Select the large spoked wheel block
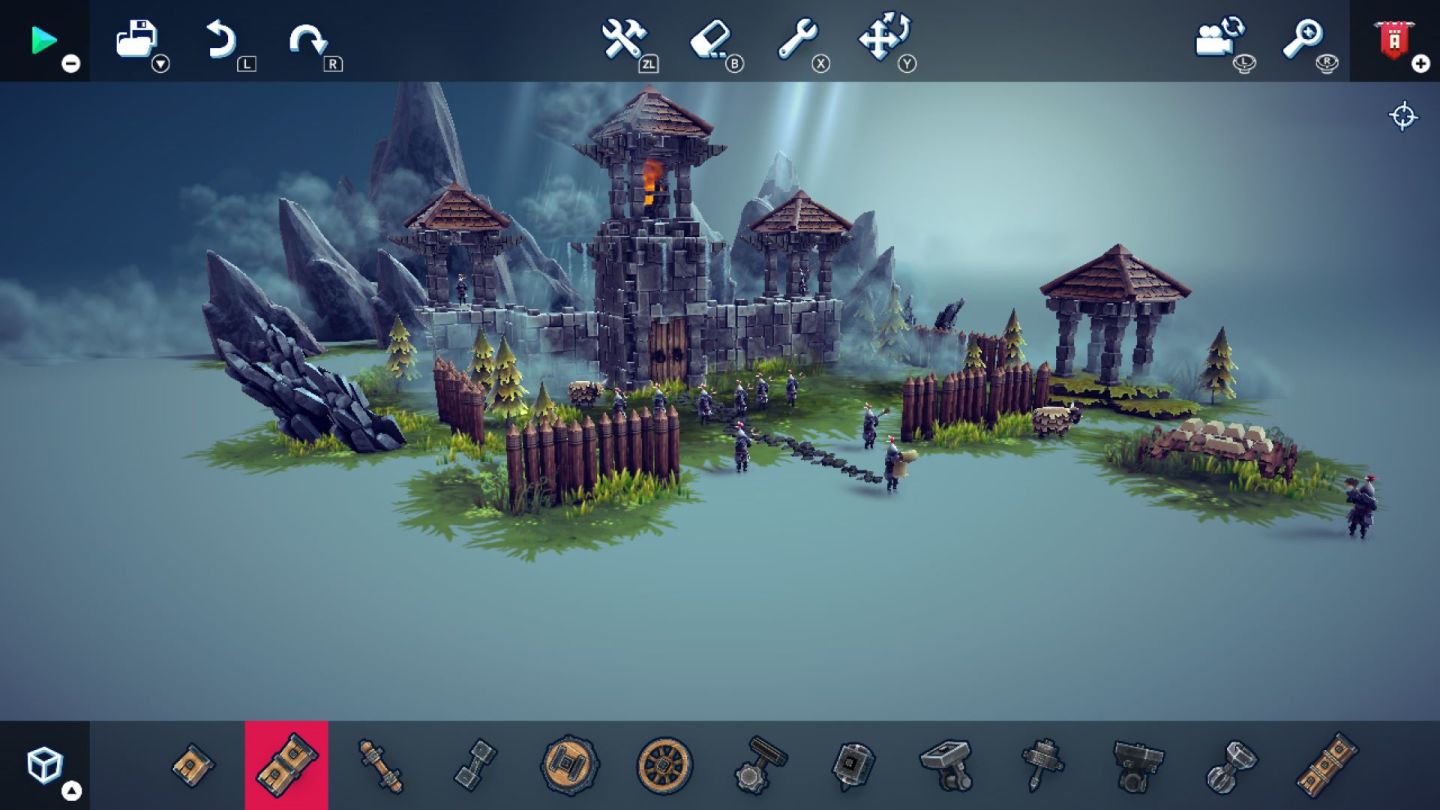This screenshot has width=1440, height=810. coord(664,765)
